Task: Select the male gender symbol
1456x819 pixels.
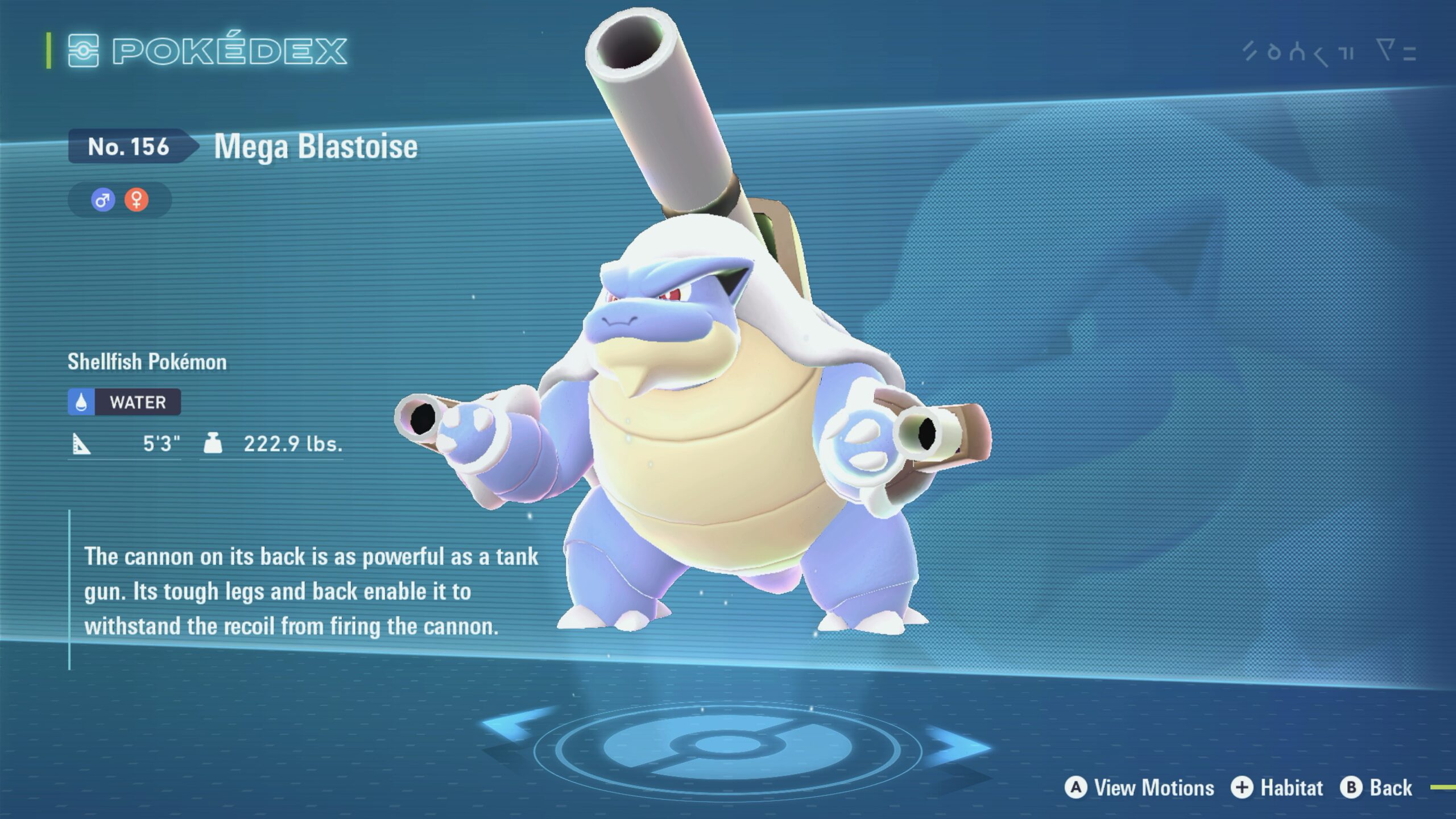Action: (x=103, y=200)
